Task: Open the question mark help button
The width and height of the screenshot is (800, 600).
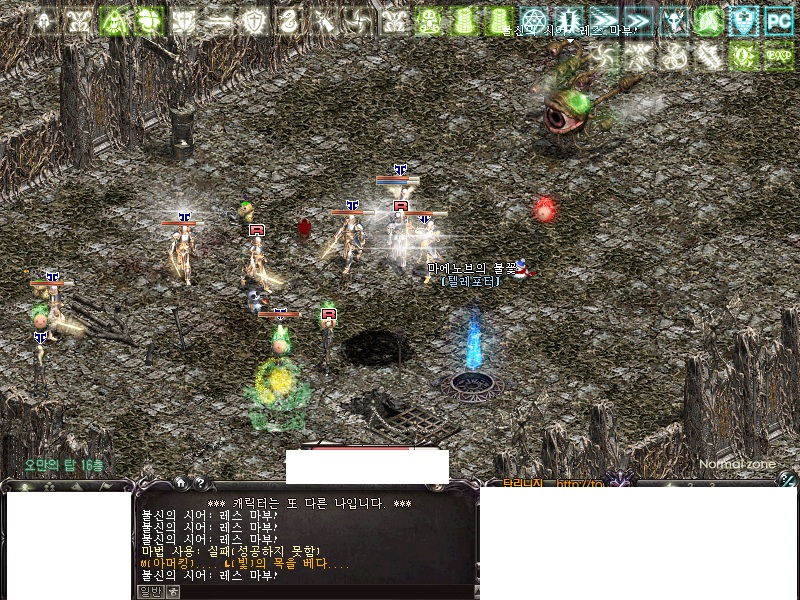Action: [200, 484]
